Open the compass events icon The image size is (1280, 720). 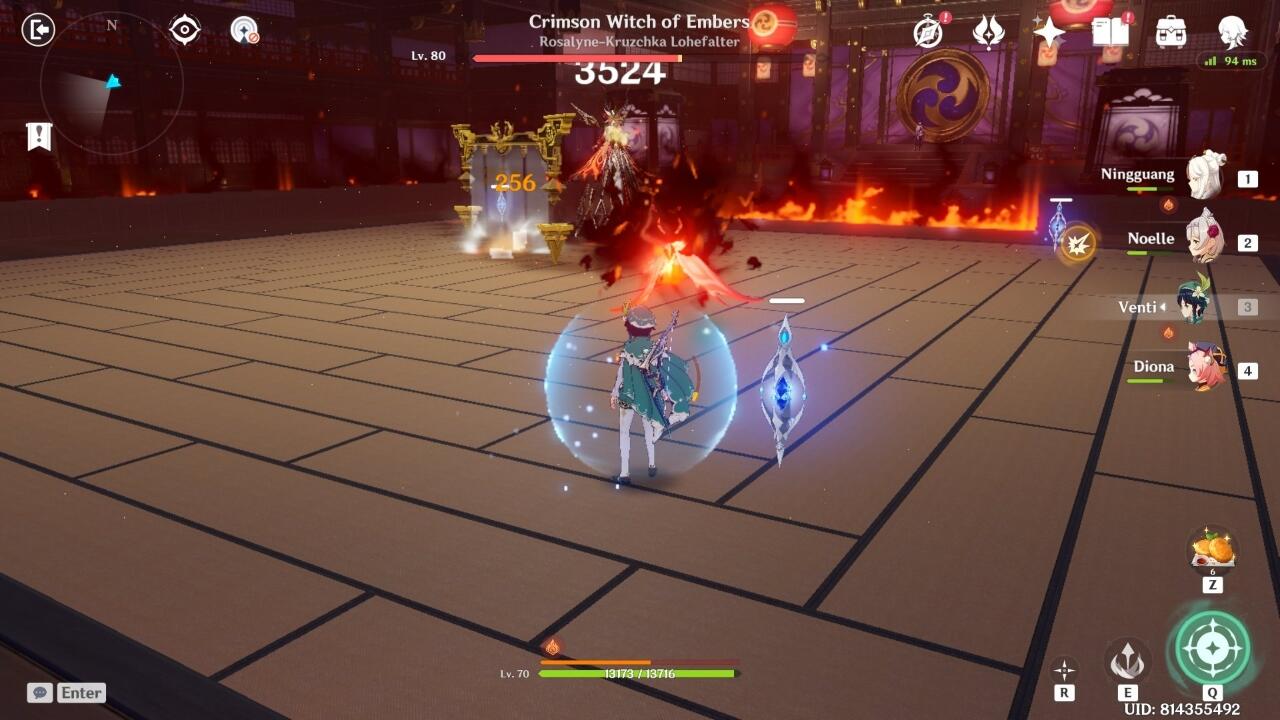point(928,32)
